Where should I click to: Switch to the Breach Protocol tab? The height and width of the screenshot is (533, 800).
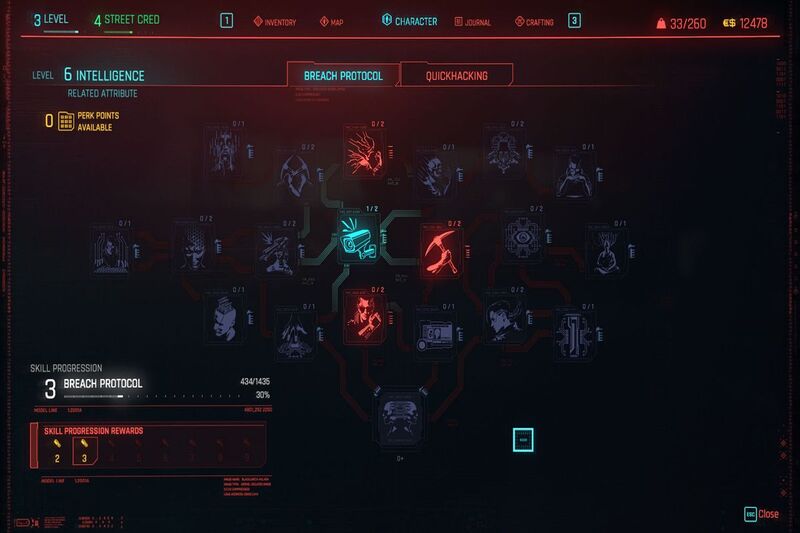click(x=342, y=75)
